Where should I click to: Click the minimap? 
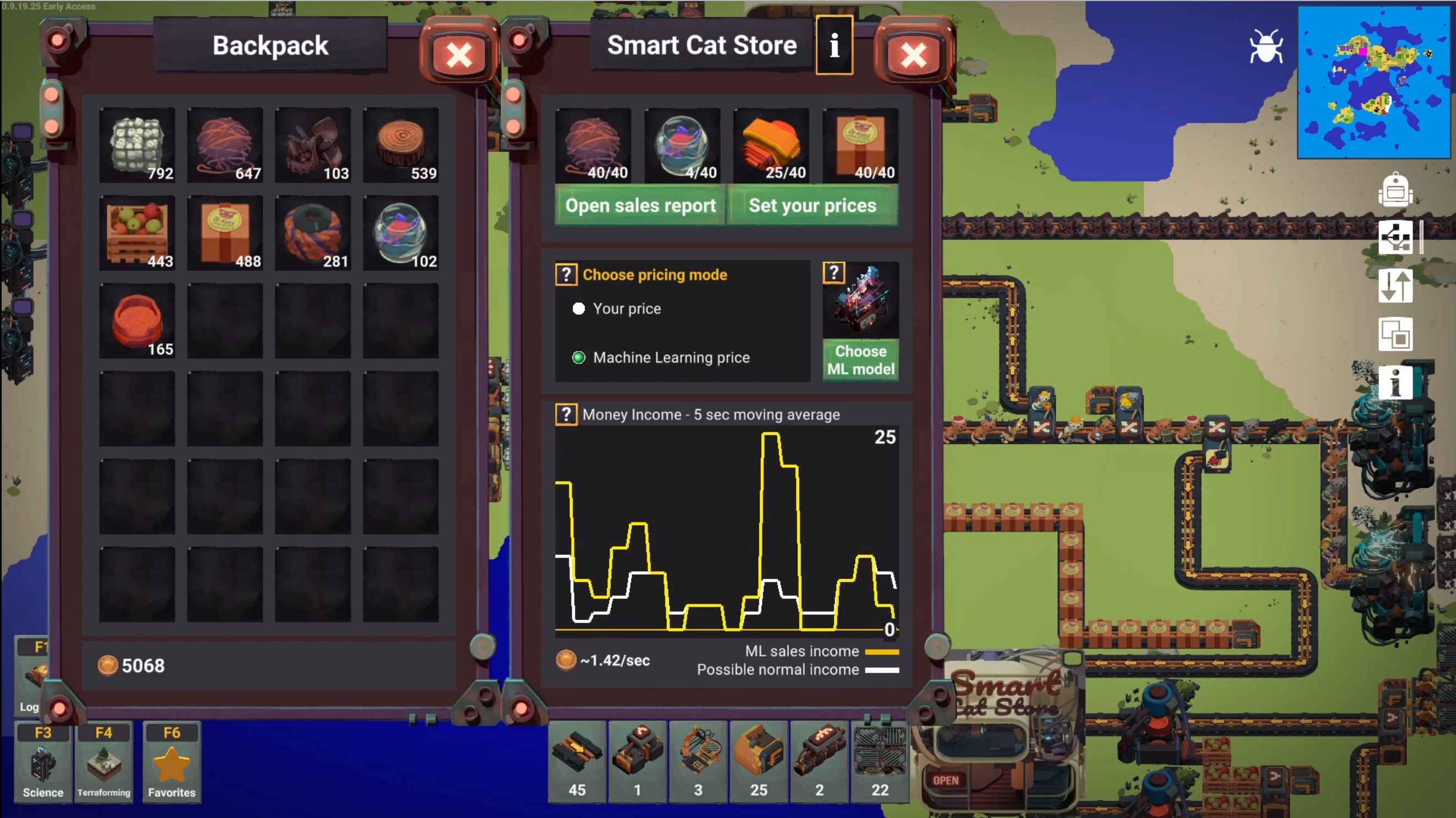tap(1374, 83)
